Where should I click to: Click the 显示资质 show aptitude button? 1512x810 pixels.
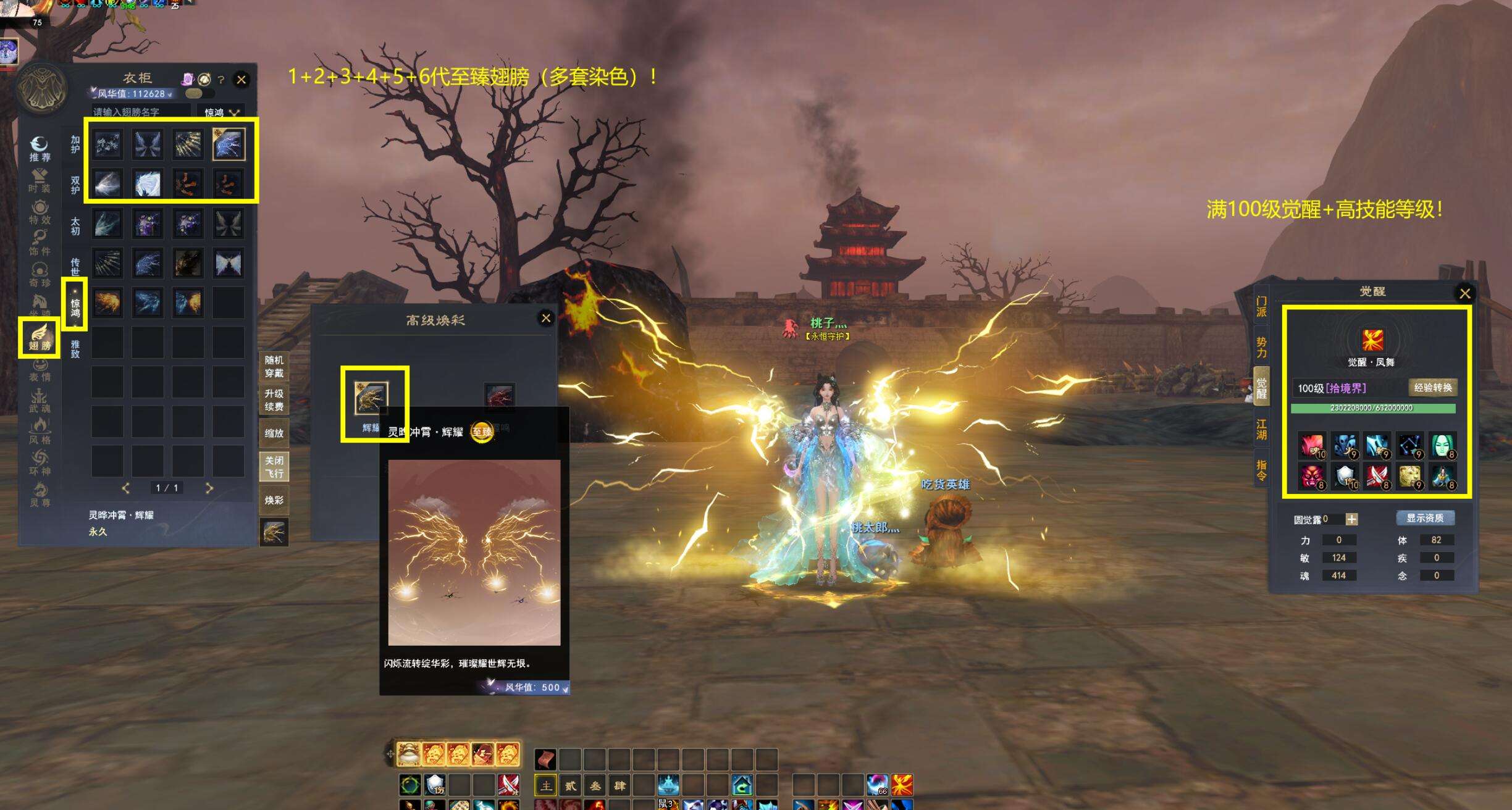click(x=1425, y=518)
